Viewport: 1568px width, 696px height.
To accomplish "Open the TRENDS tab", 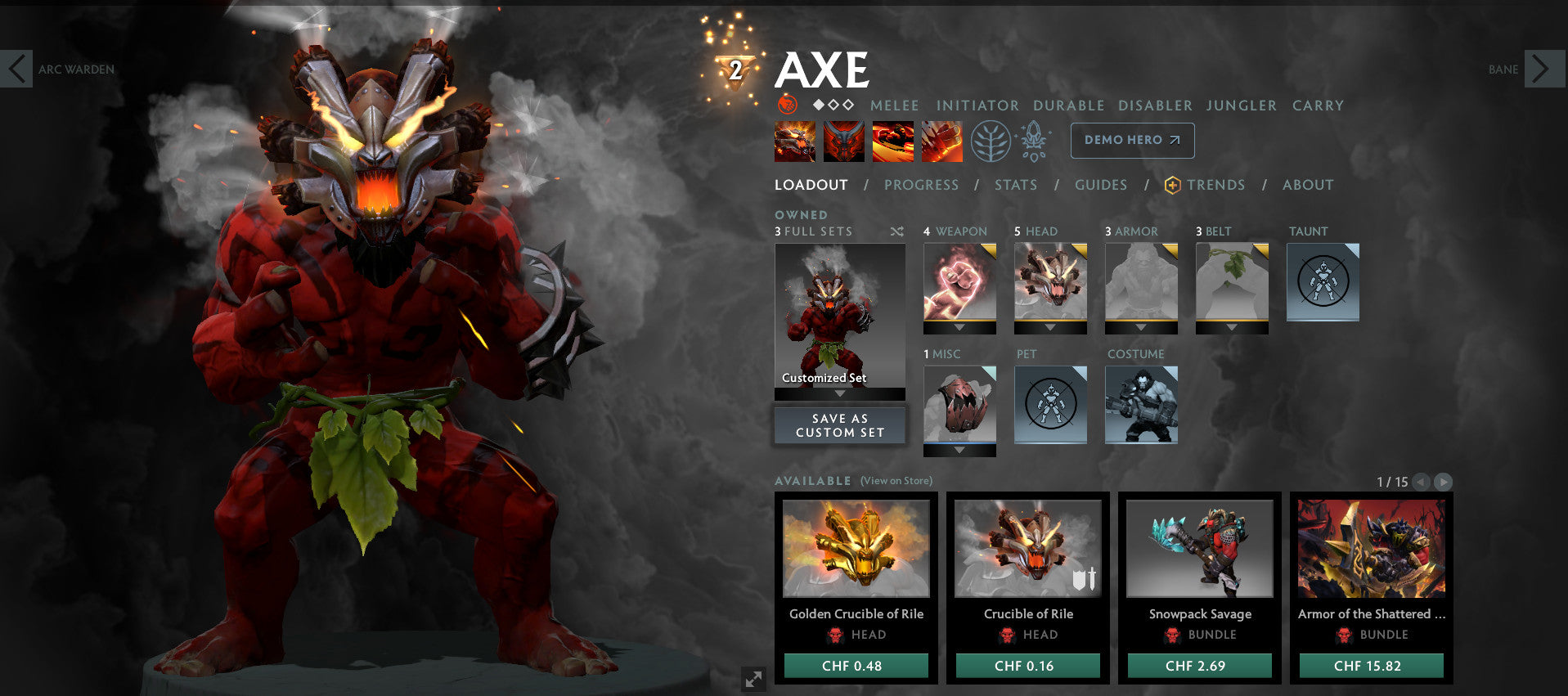I will coord(1216,185).
